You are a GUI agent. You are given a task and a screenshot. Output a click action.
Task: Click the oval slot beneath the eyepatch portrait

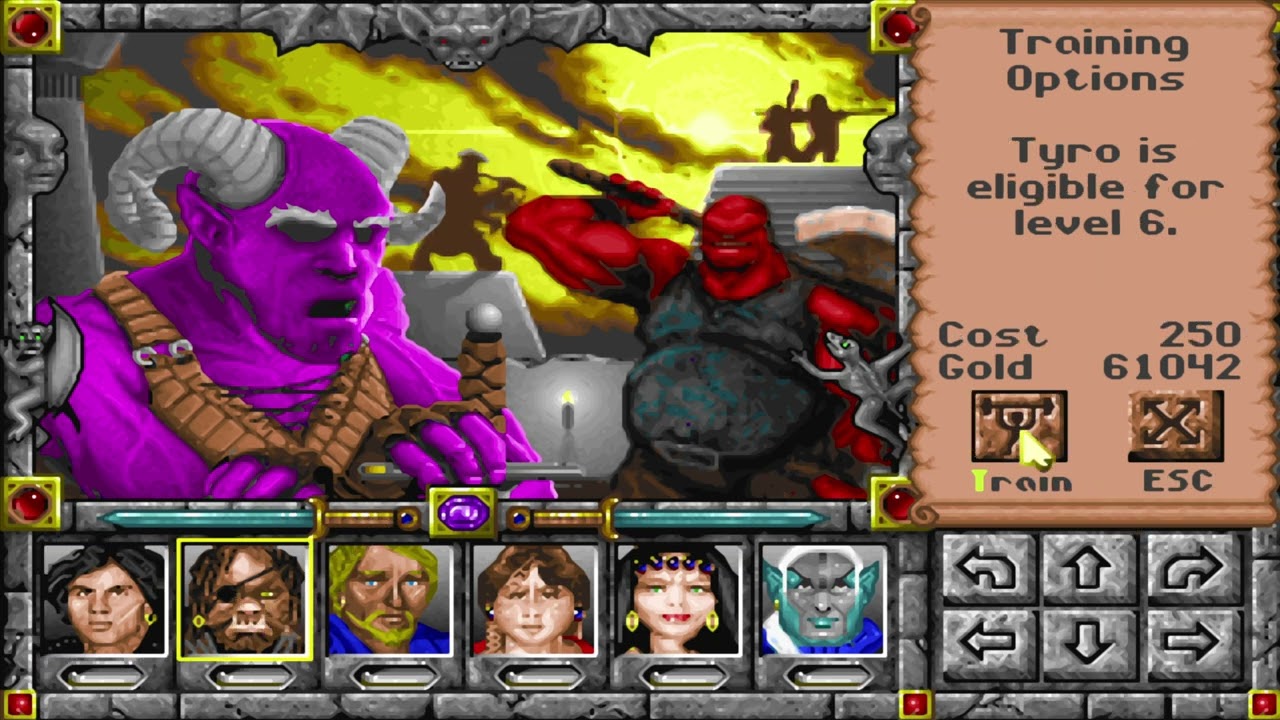[x=245, y=678]
